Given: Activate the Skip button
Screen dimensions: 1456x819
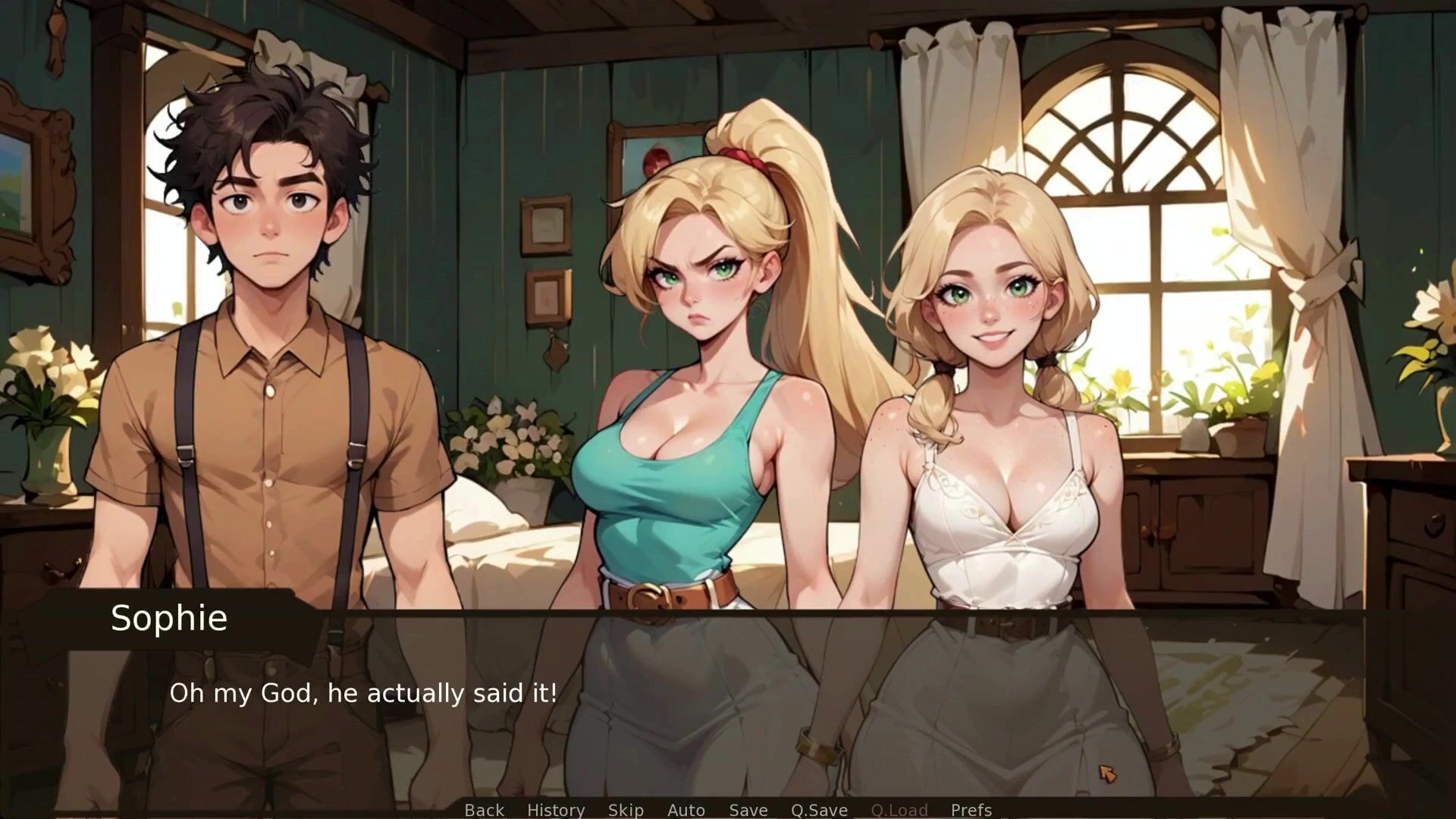Looking at the screenshot, I should (626, 810).
